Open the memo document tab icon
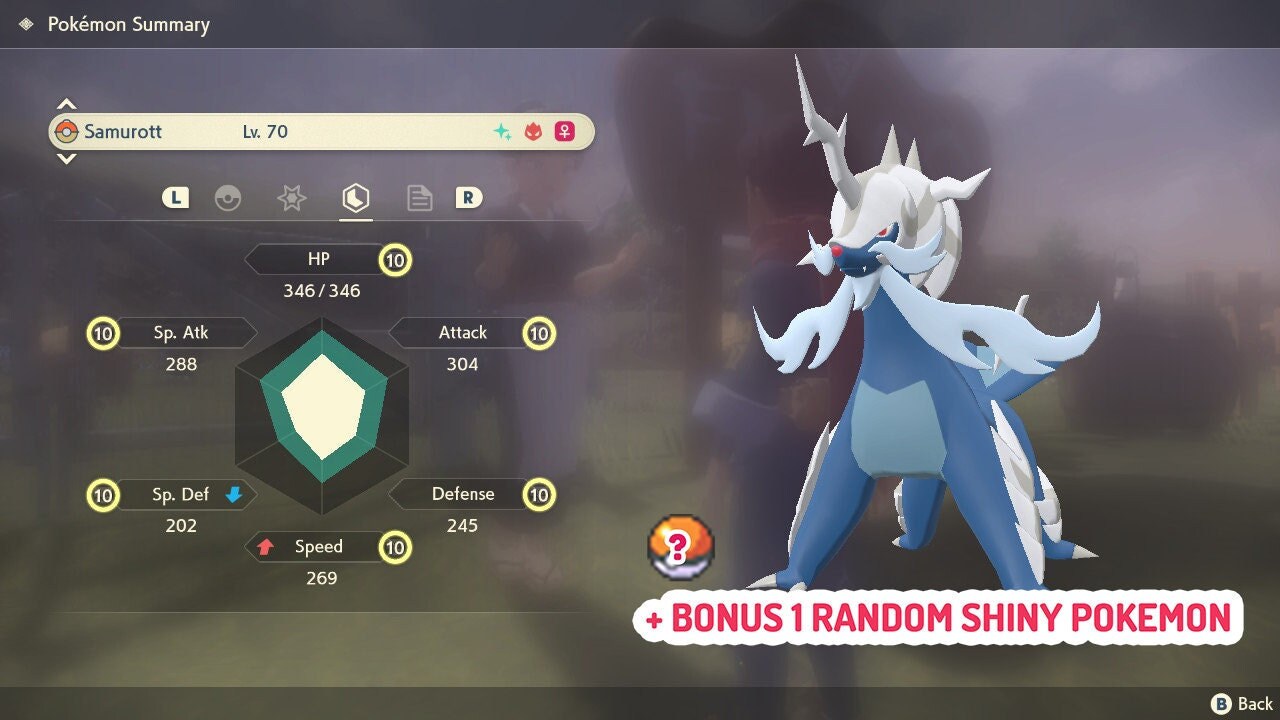This screenshot has width=1280, height=720. (x=419, y=198)
